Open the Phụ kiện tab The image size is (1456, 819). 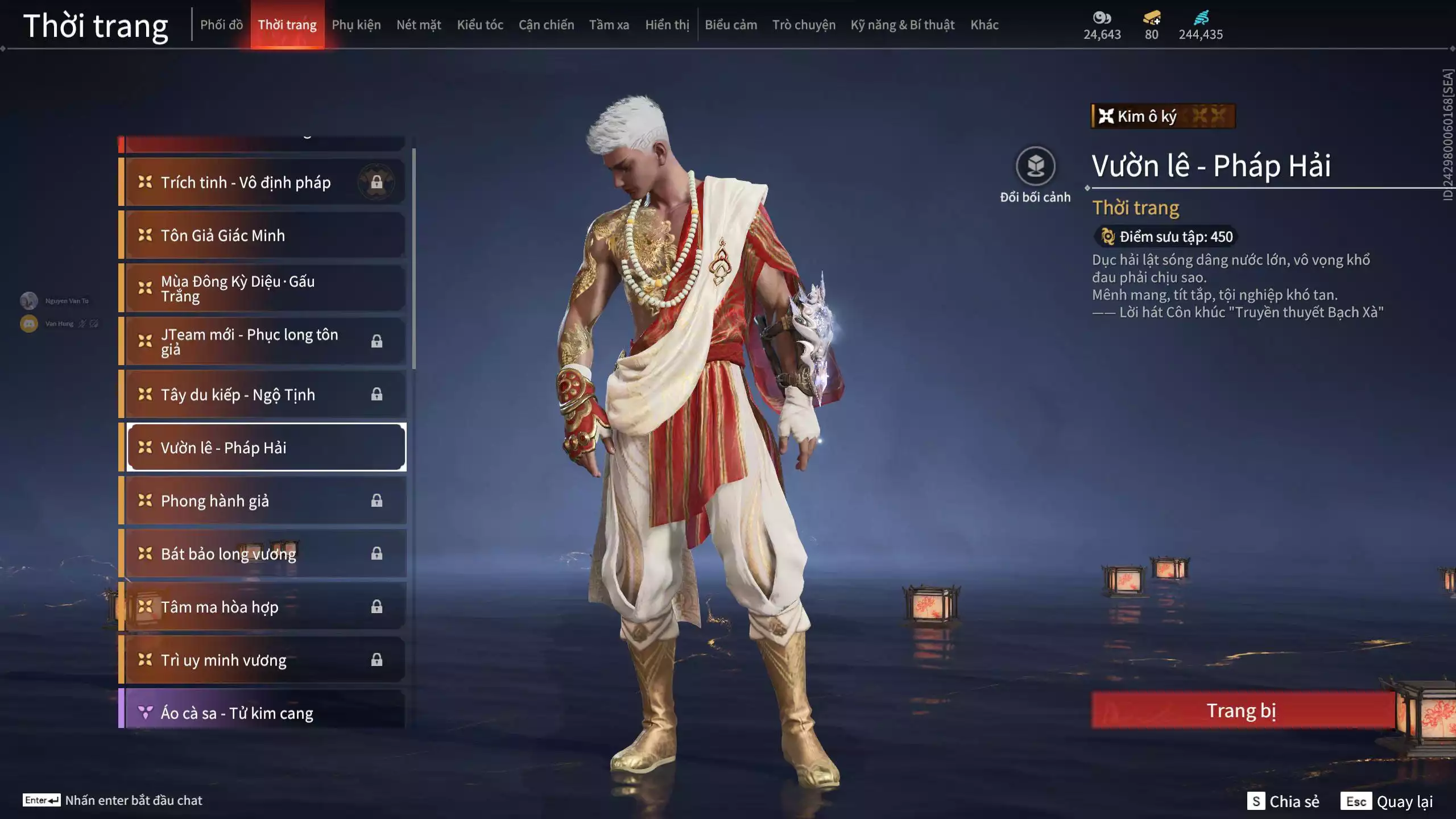356,25
